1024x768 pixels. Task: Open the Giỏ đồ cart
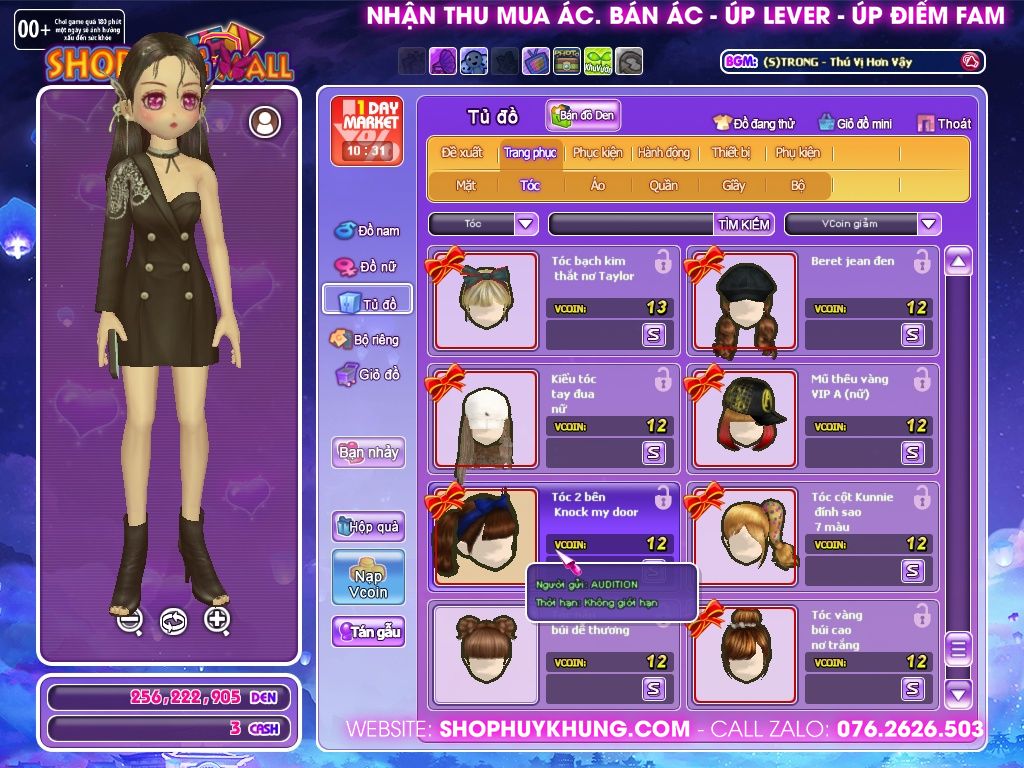tap(367, 375)
